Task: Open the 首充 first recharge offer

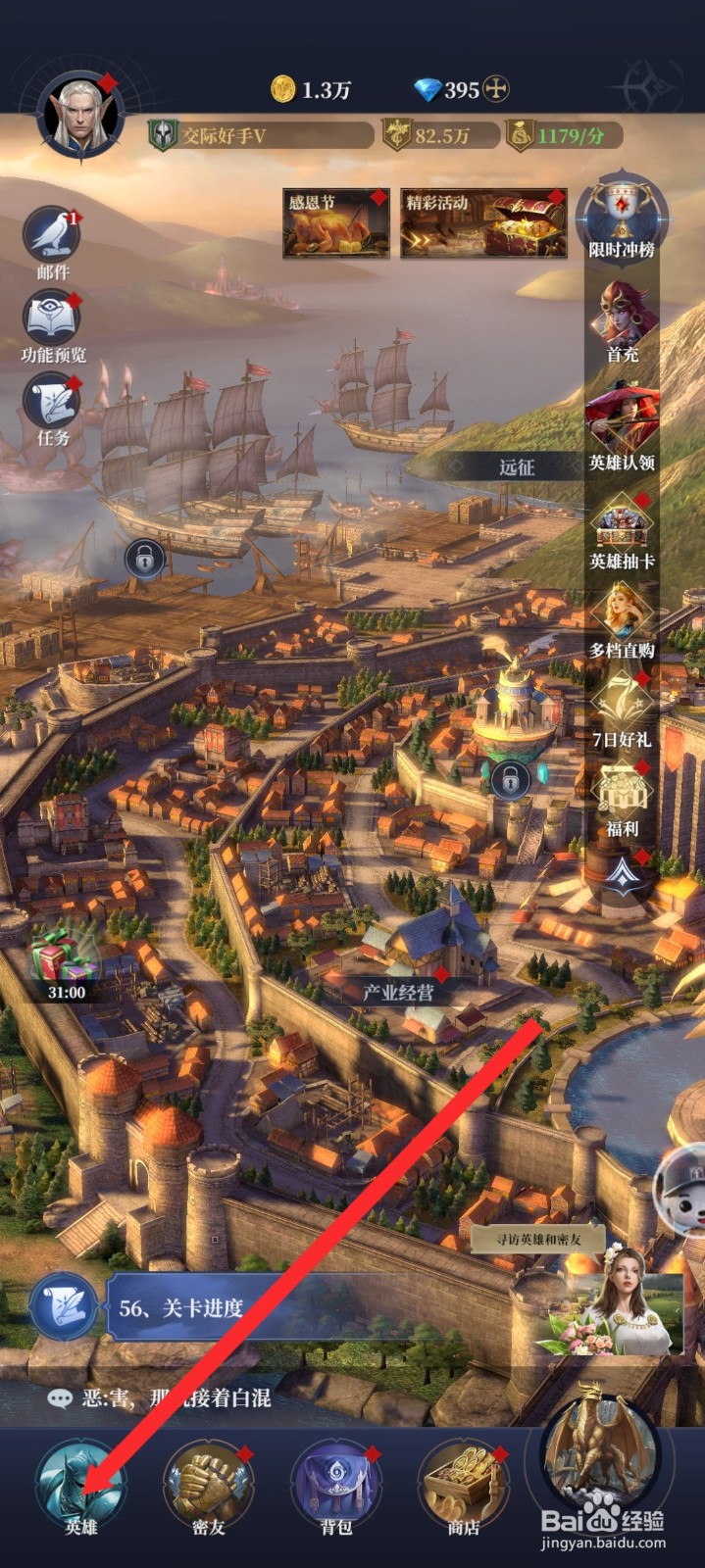Action: click(622, 319)
